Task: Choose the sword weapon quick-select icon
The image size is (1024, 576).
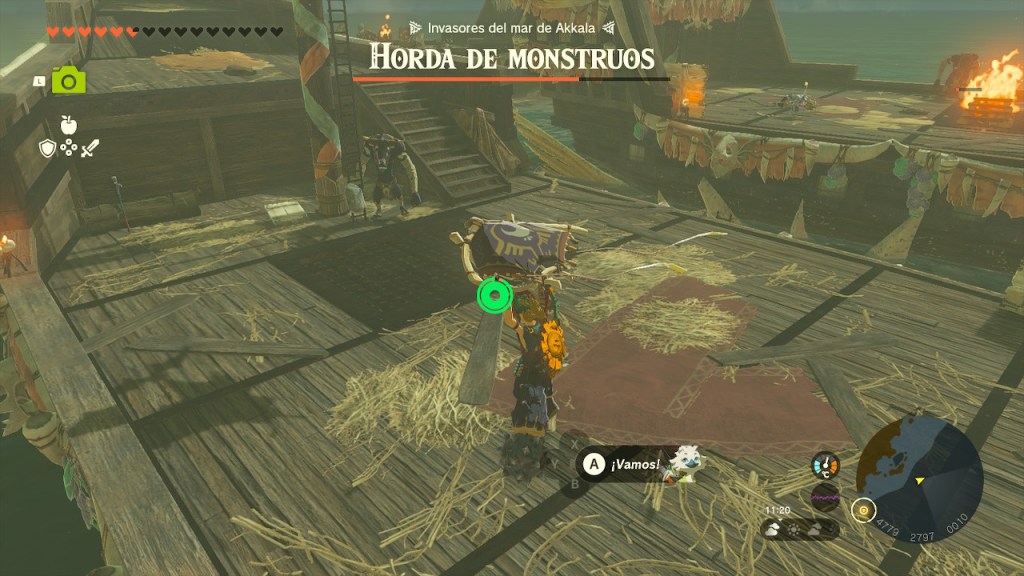Action: click(x=91, y=148)
